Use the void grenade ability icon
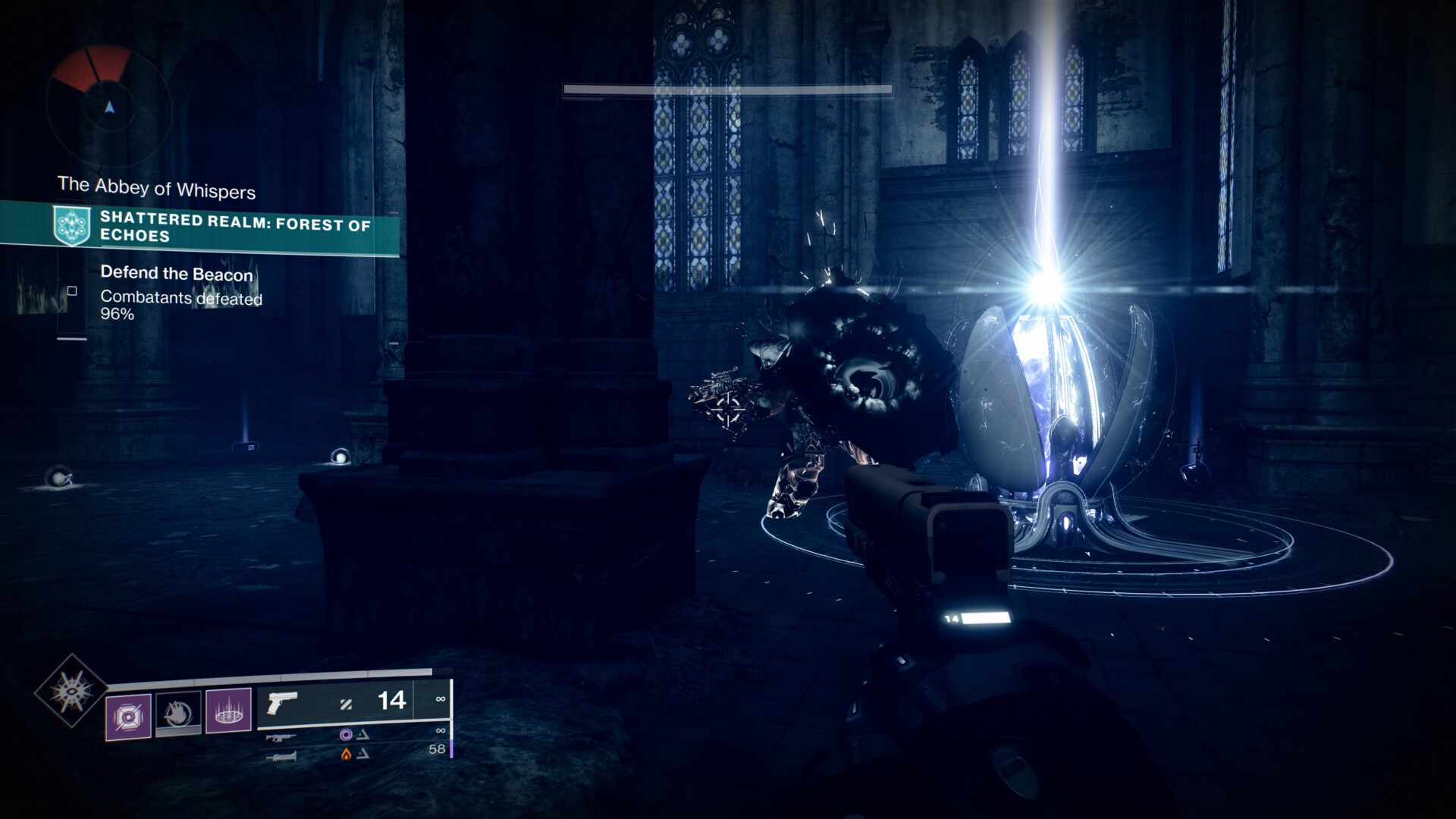 pos(128,716)
